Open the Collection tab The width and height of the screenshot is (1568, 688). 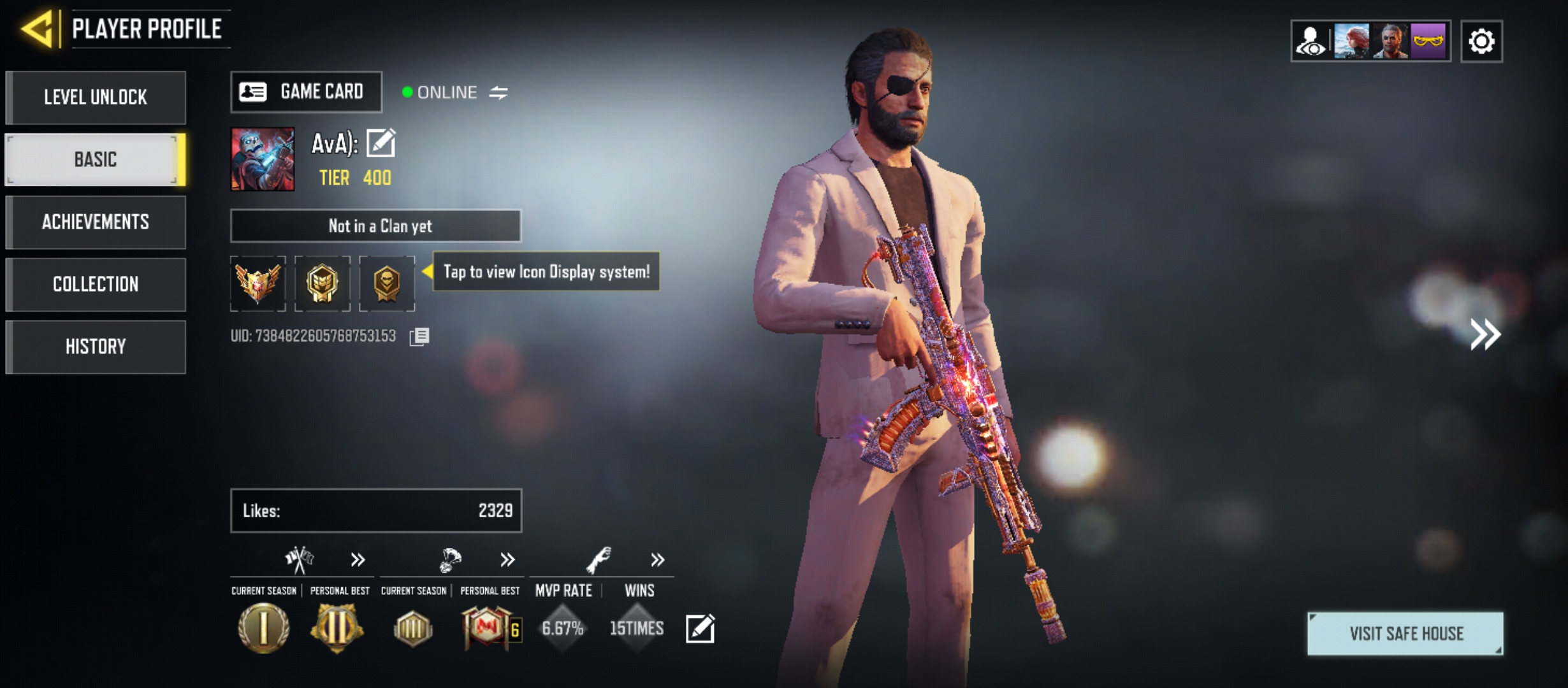point(96,284)
